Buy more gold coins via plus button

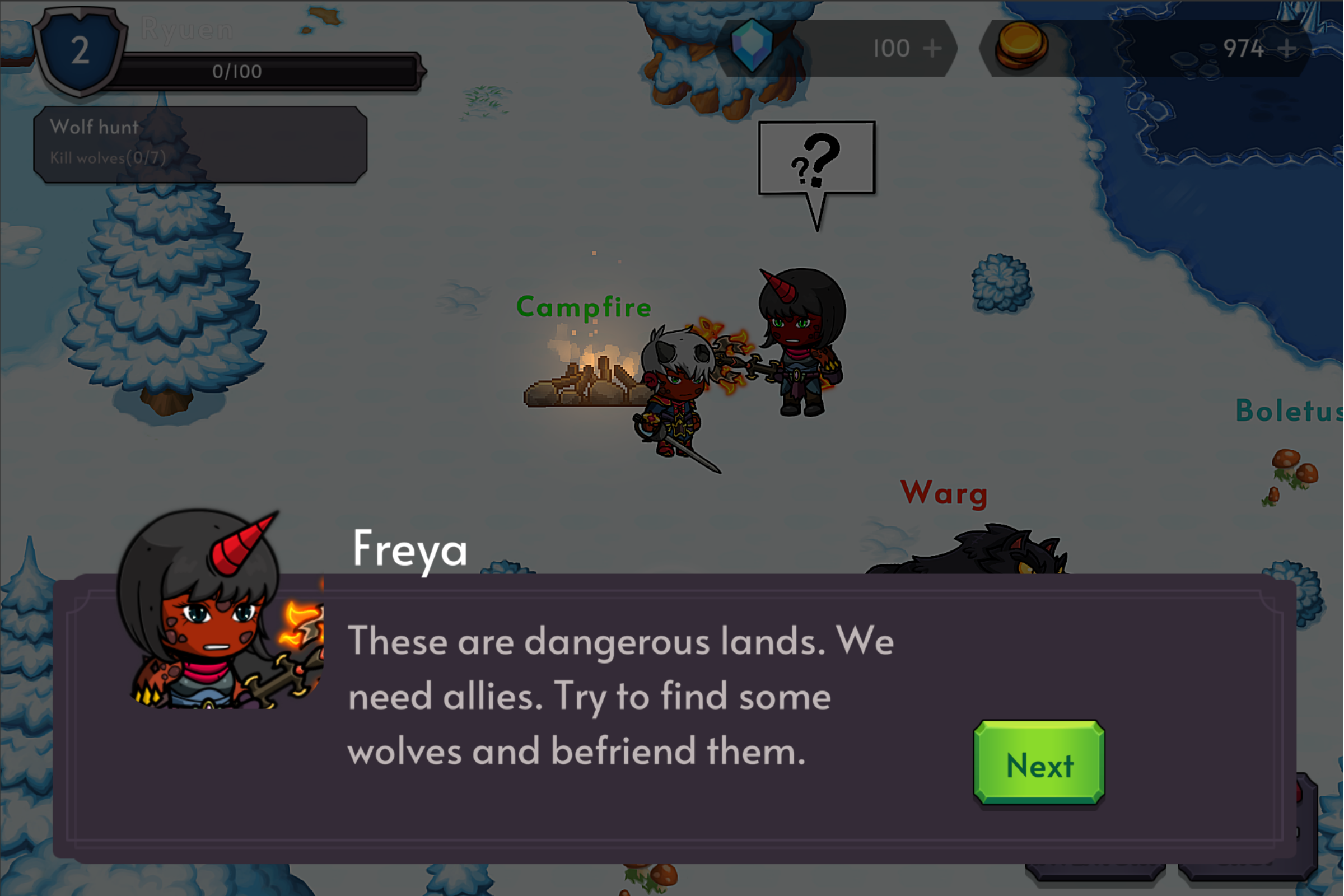(x=1287, y=49)
